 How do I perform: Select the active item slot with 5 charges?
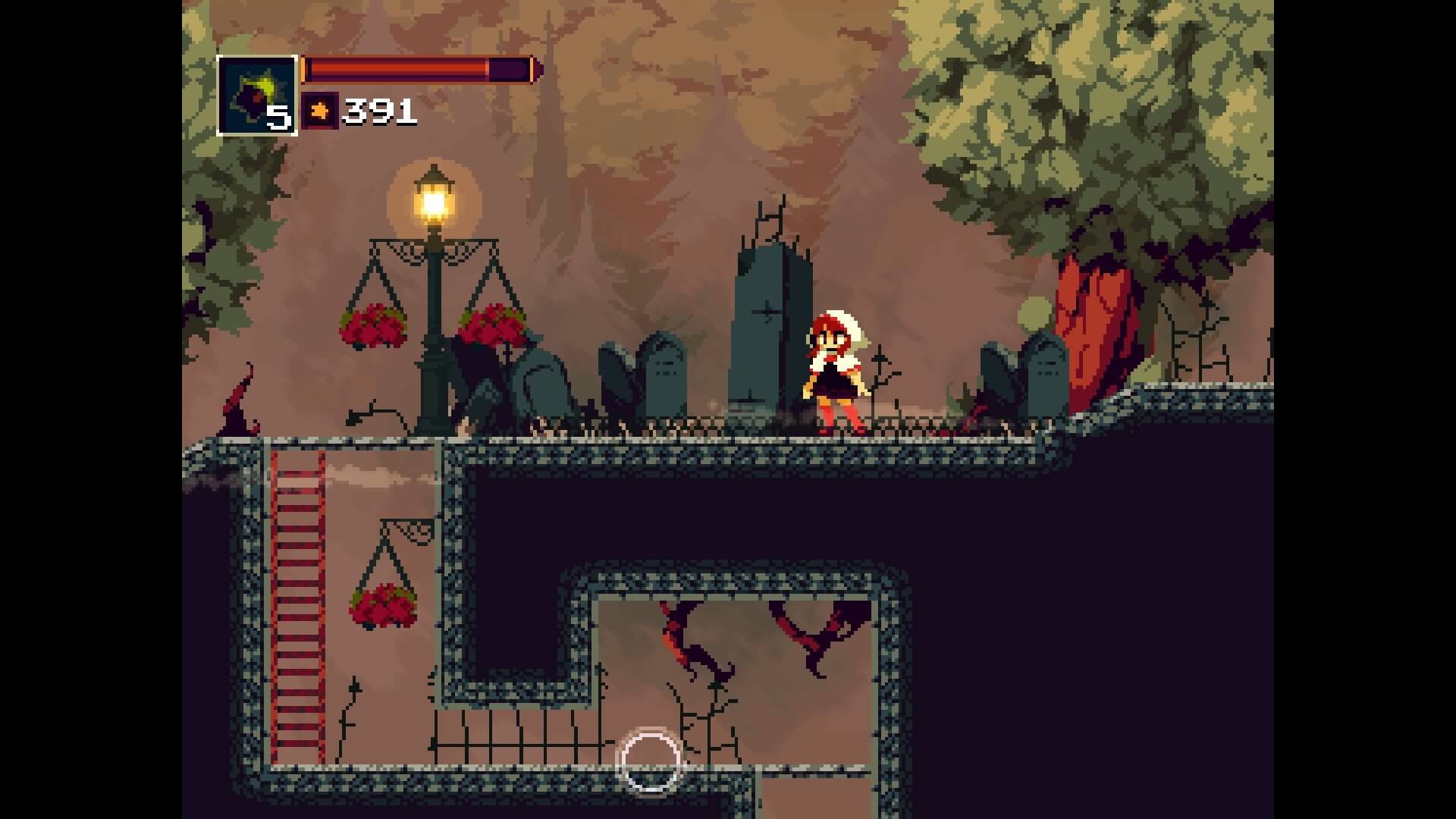[x=256, y=96]
